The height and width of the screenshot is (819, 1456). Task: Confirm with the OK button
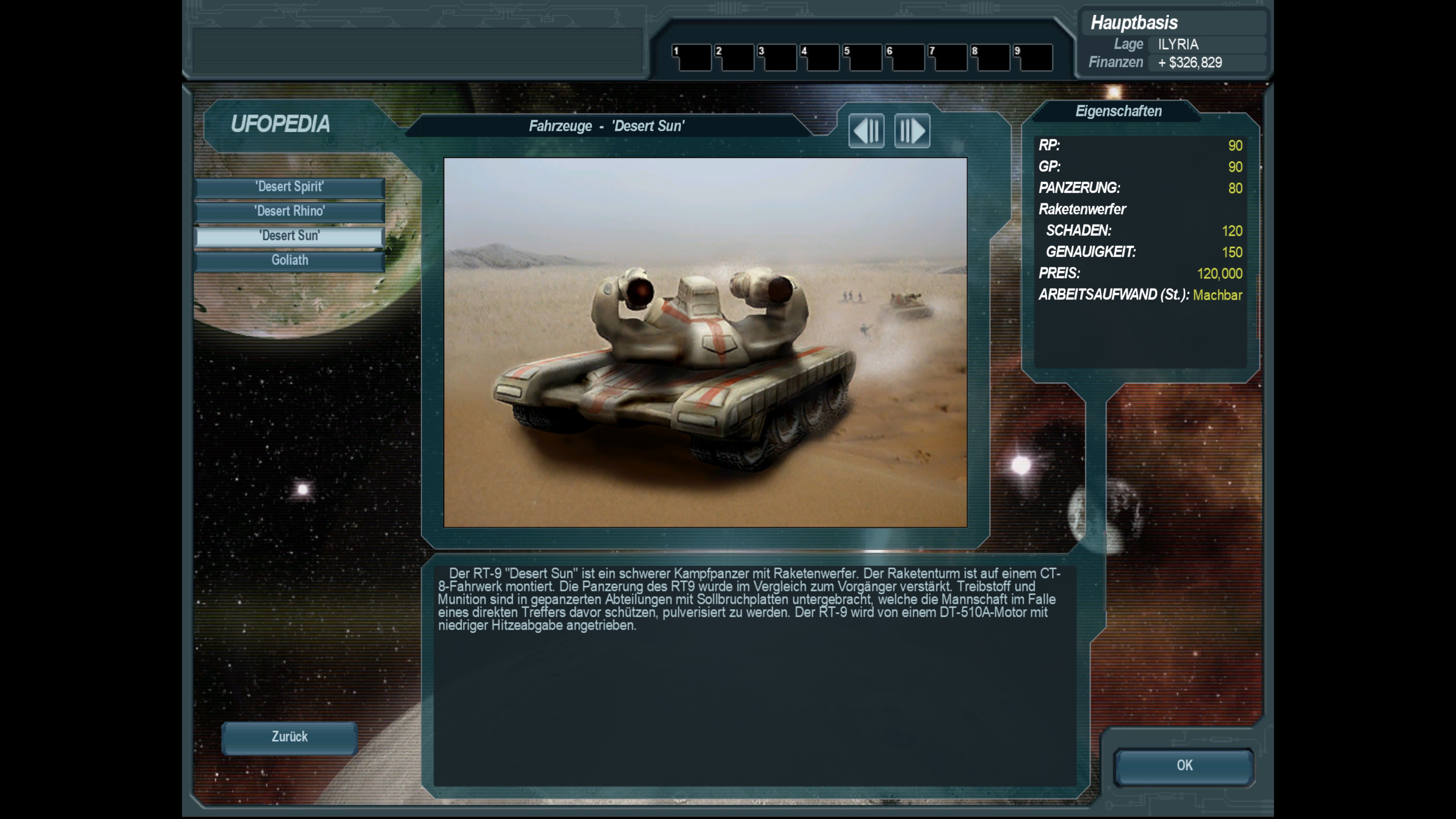tap(1184, 766)
